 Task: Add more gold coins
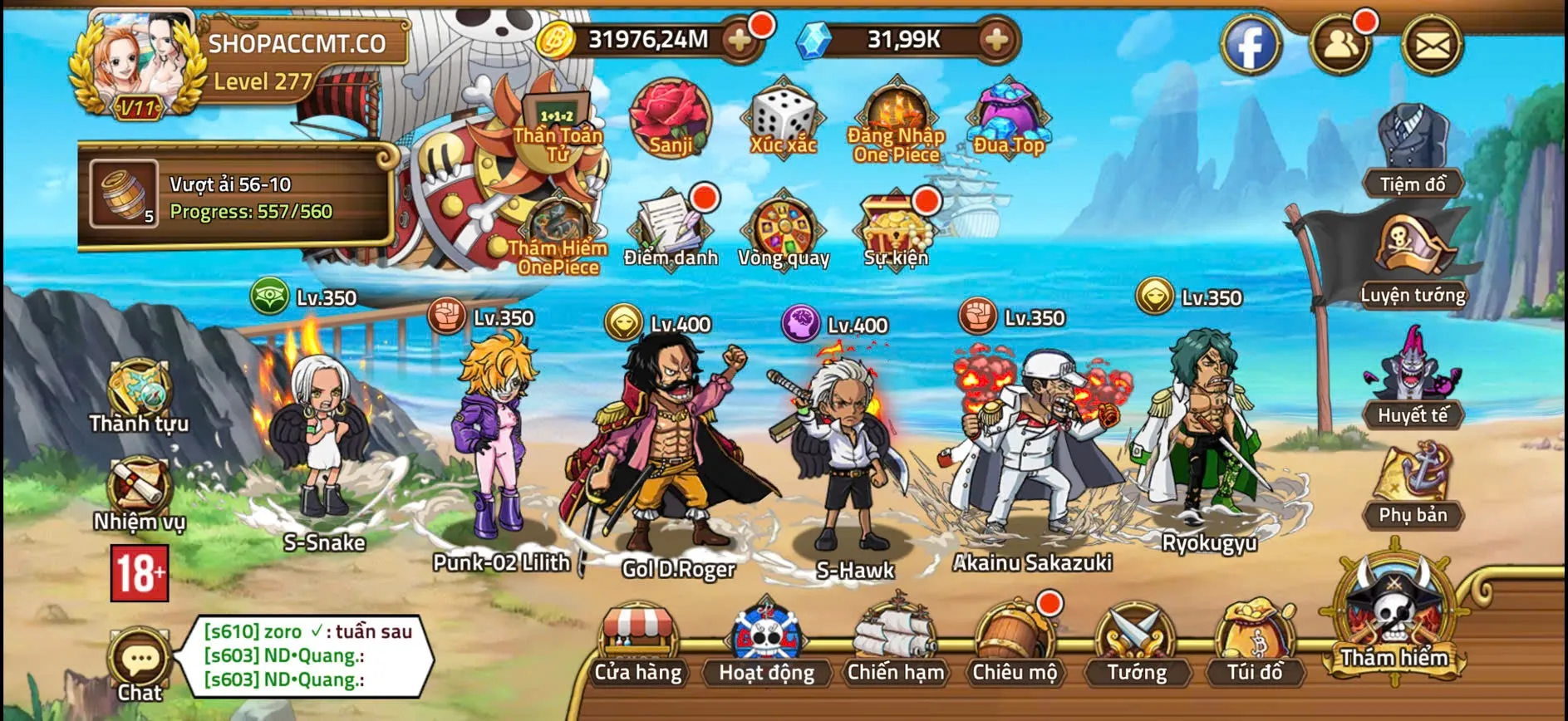click(738, 39)
